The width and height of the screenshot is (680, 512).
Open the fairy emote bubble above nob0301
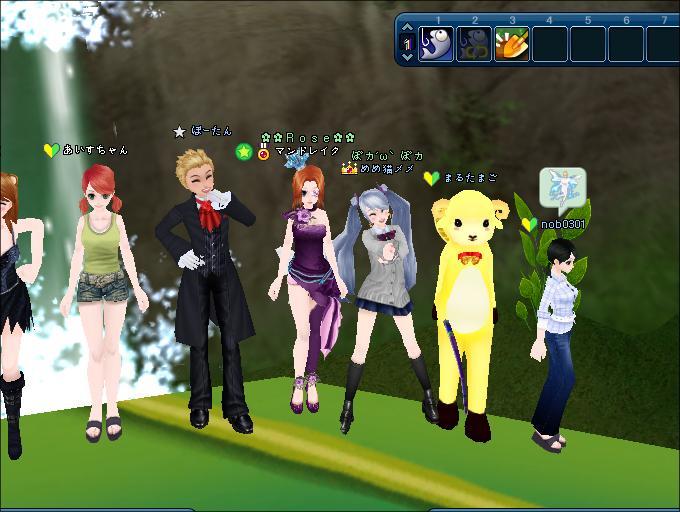point(562,187)
